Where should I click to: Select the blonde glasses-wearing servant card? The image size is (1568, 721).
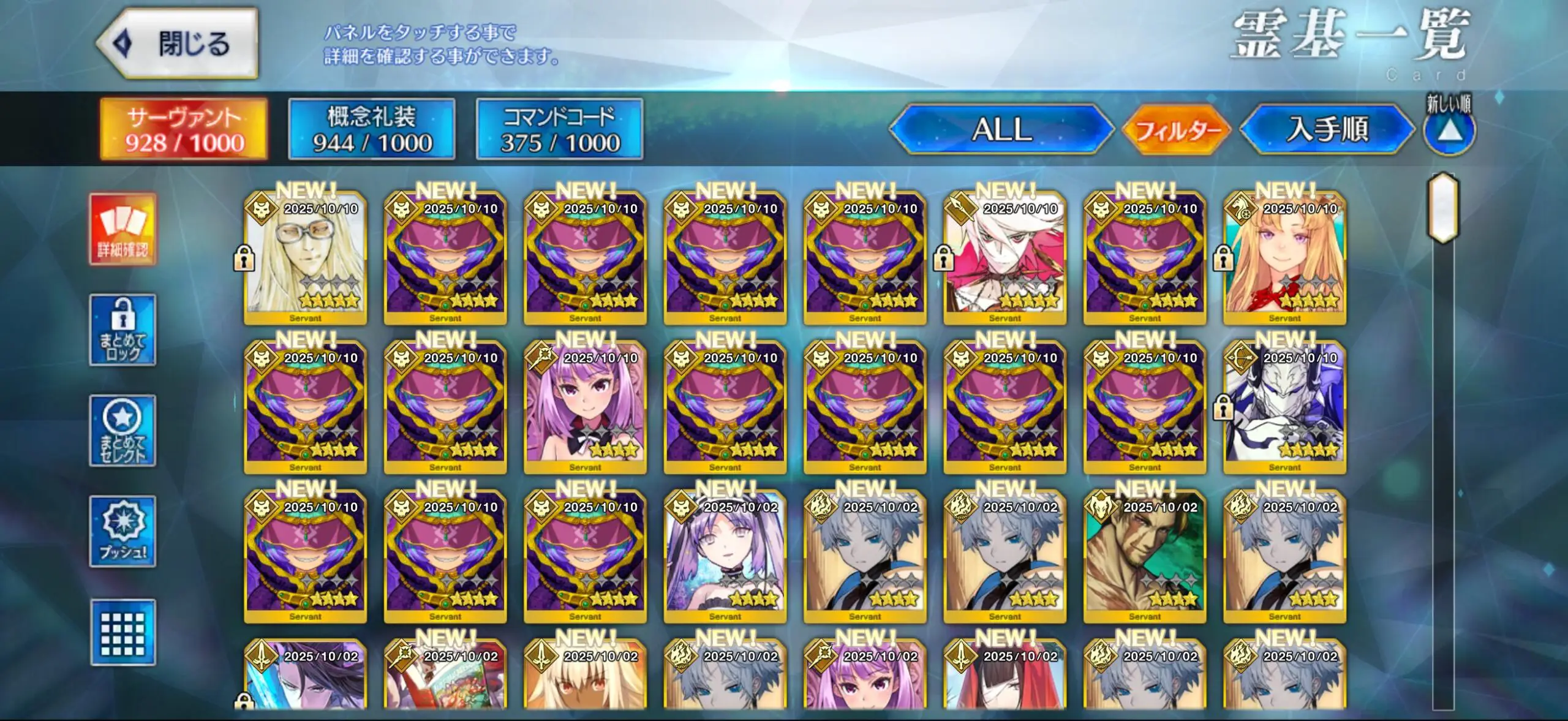305,259
